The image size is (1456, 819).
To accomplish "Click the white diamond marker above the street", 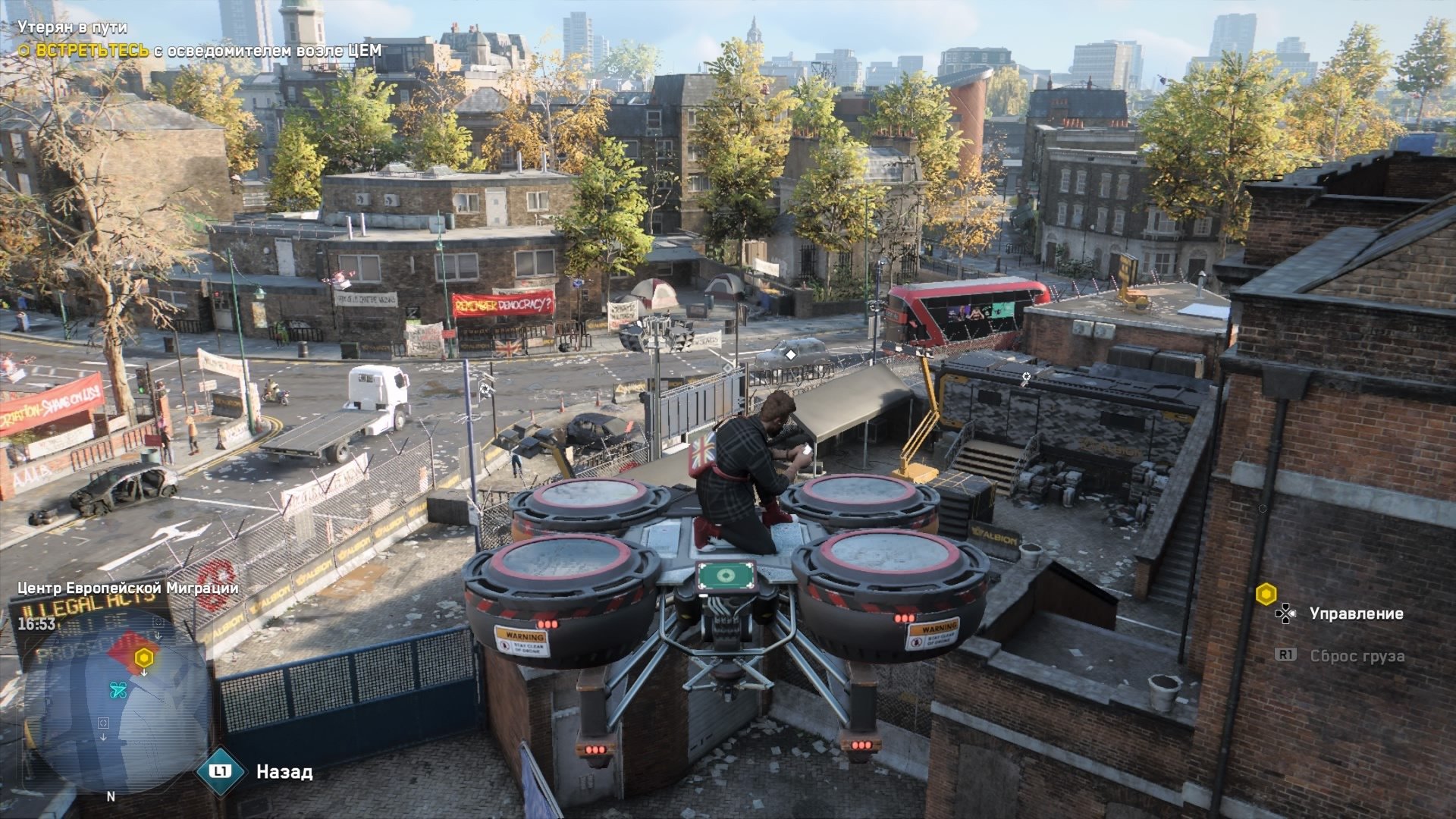I will [791, 354].
